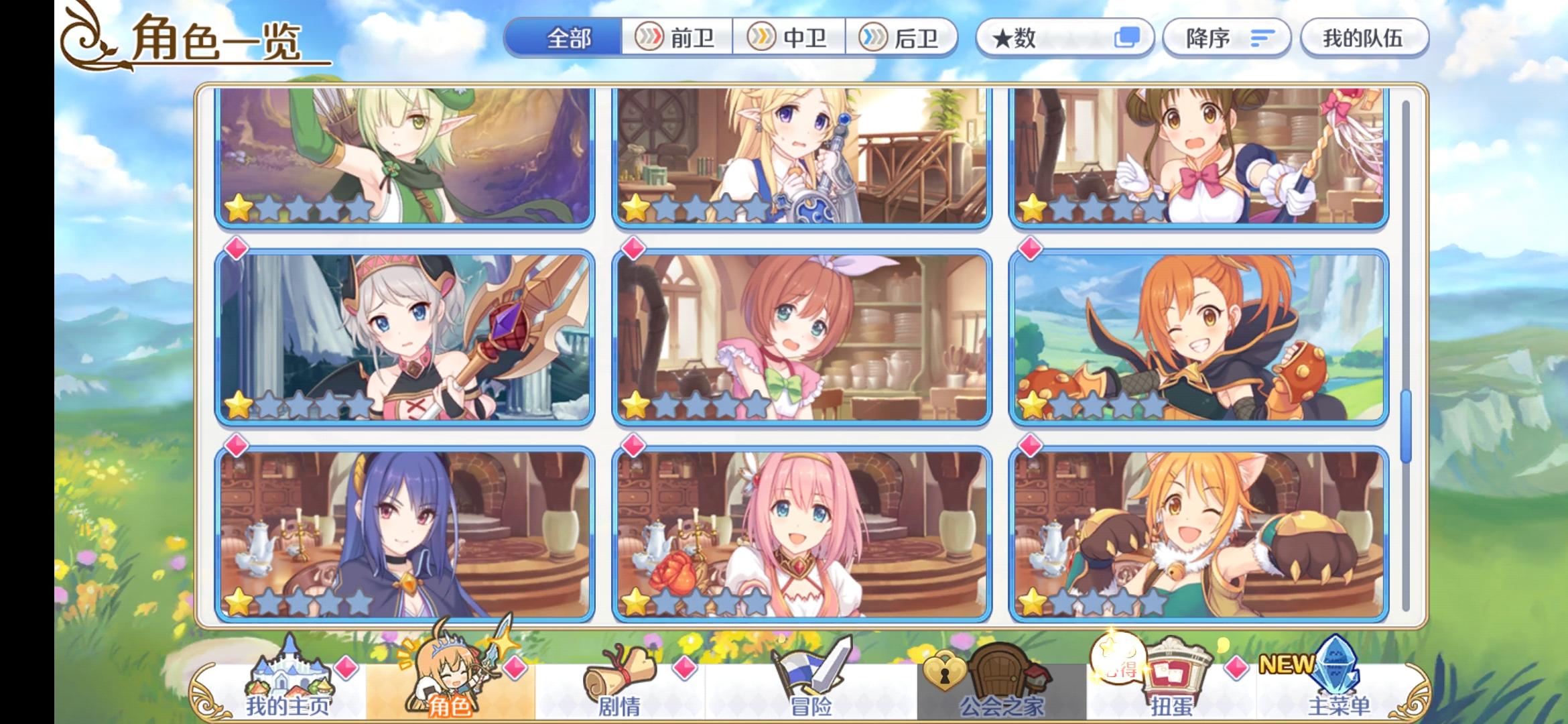The width and height of the screenshot is (1568, 724).
Task: Toggle sort order with the 降序 control
Action: (x=1225, y=39)
